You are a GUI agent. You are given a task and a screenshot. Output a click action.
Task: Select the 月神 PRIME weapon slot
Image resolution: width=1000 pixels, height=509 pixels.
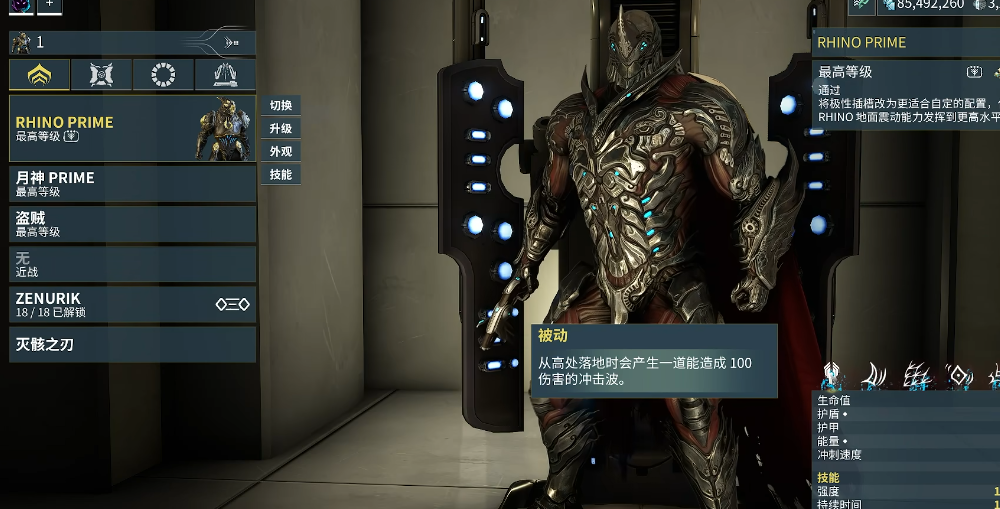pyautogui.click(x=132, y=184)
